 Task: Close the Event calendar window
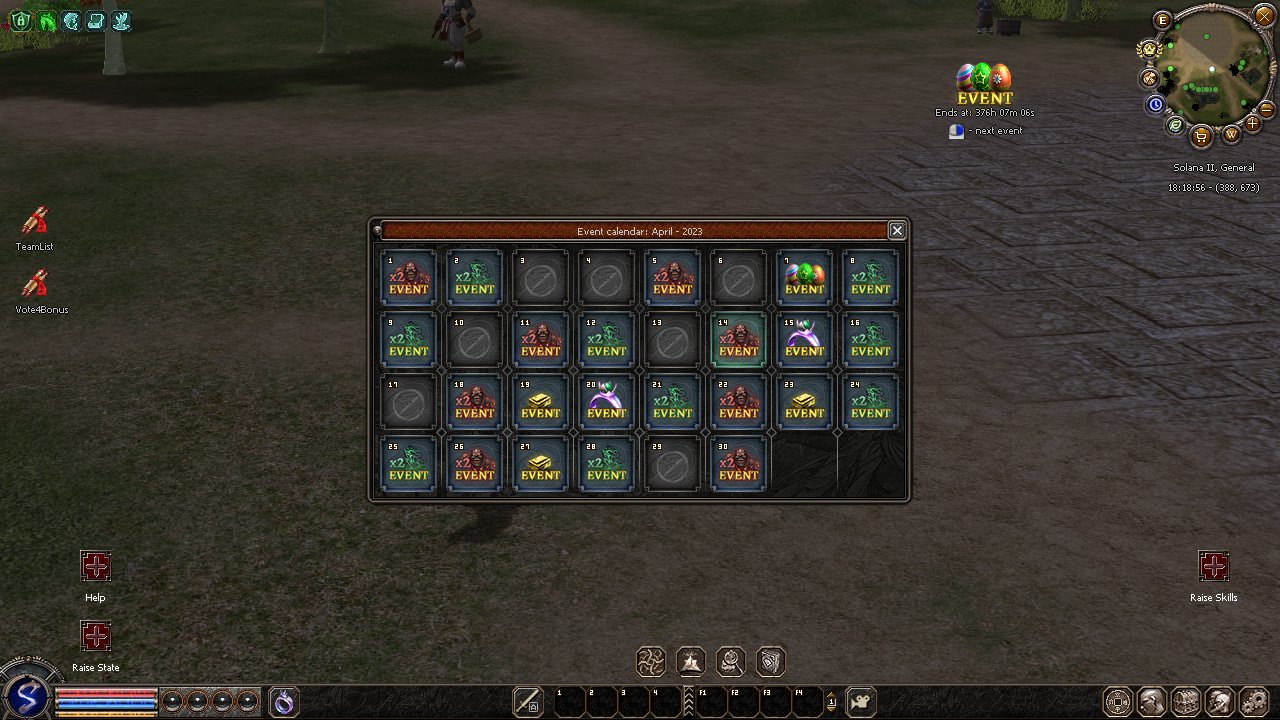click(897, 231)
